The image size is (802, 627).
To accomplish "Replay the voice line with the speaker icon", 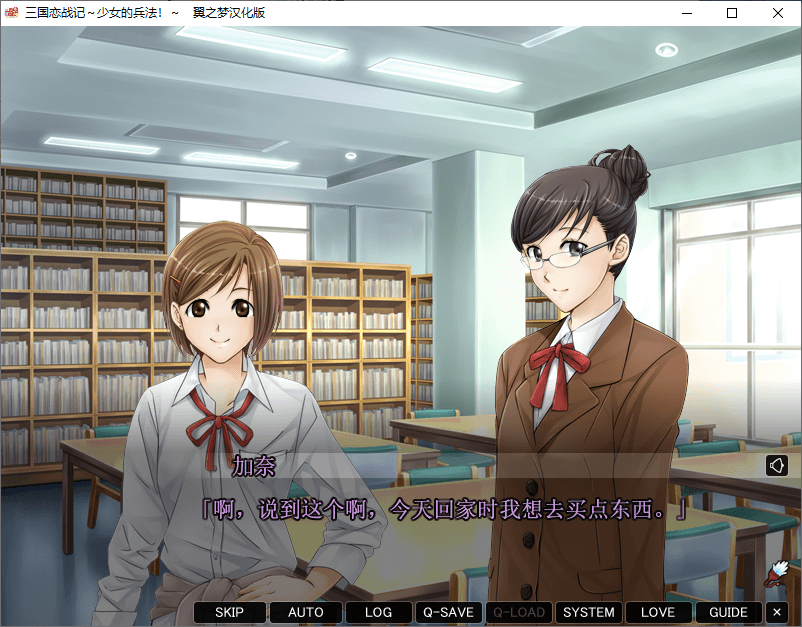I will pos(777,465).
